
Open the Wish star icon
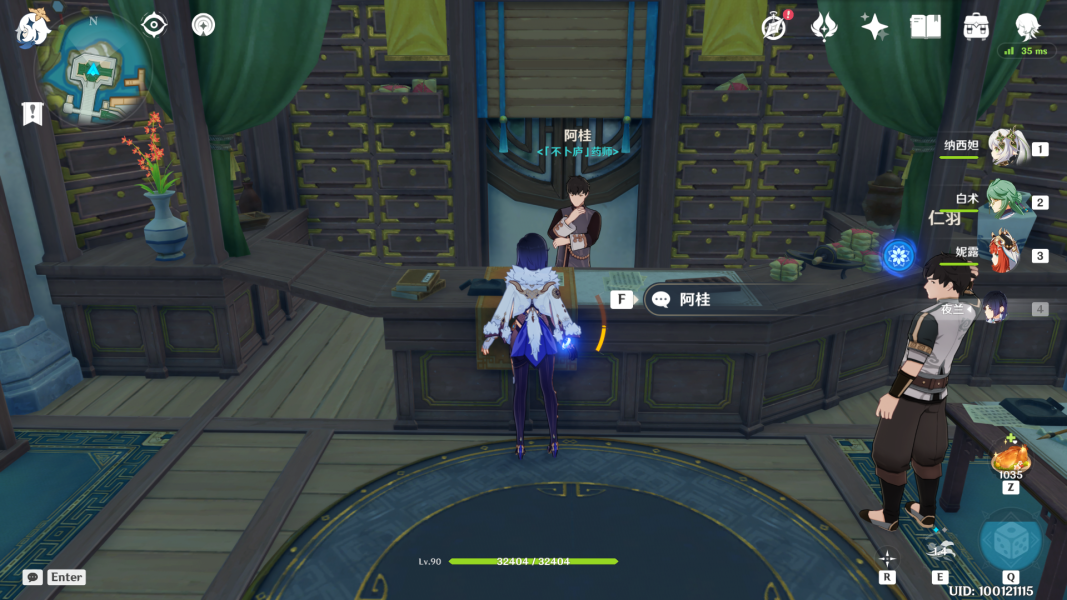pos(875,27)
